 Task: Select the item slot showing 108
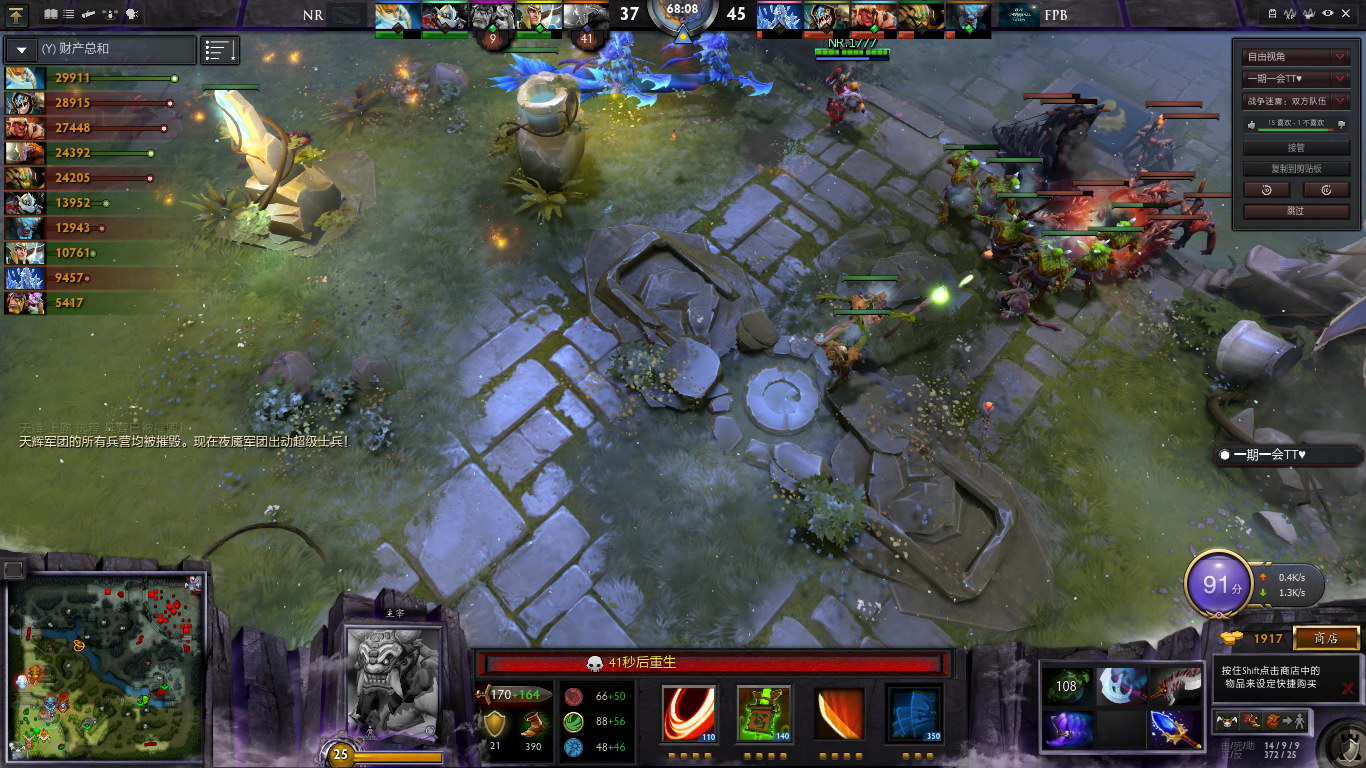1067,686
